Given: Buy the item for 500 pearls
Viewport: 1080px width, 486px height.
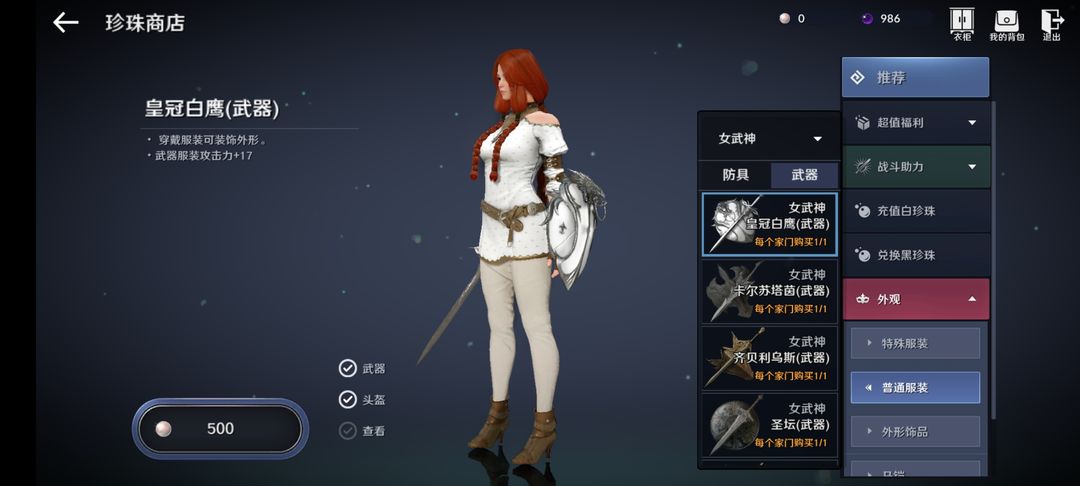Looking at the screenshot, I should coord(219,428).
